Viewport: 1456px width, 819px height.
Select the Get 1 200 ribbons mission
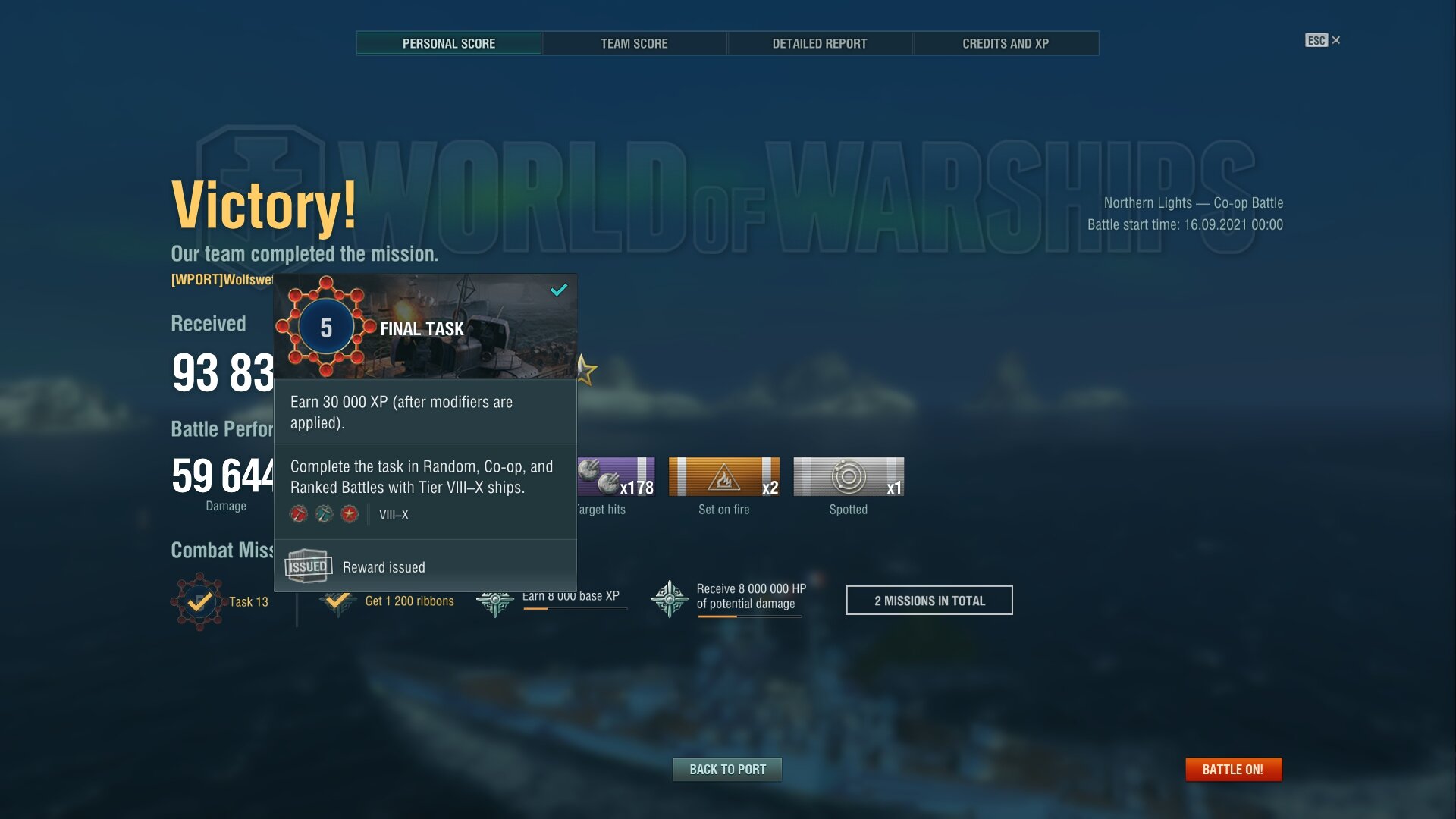coord(409,601)
